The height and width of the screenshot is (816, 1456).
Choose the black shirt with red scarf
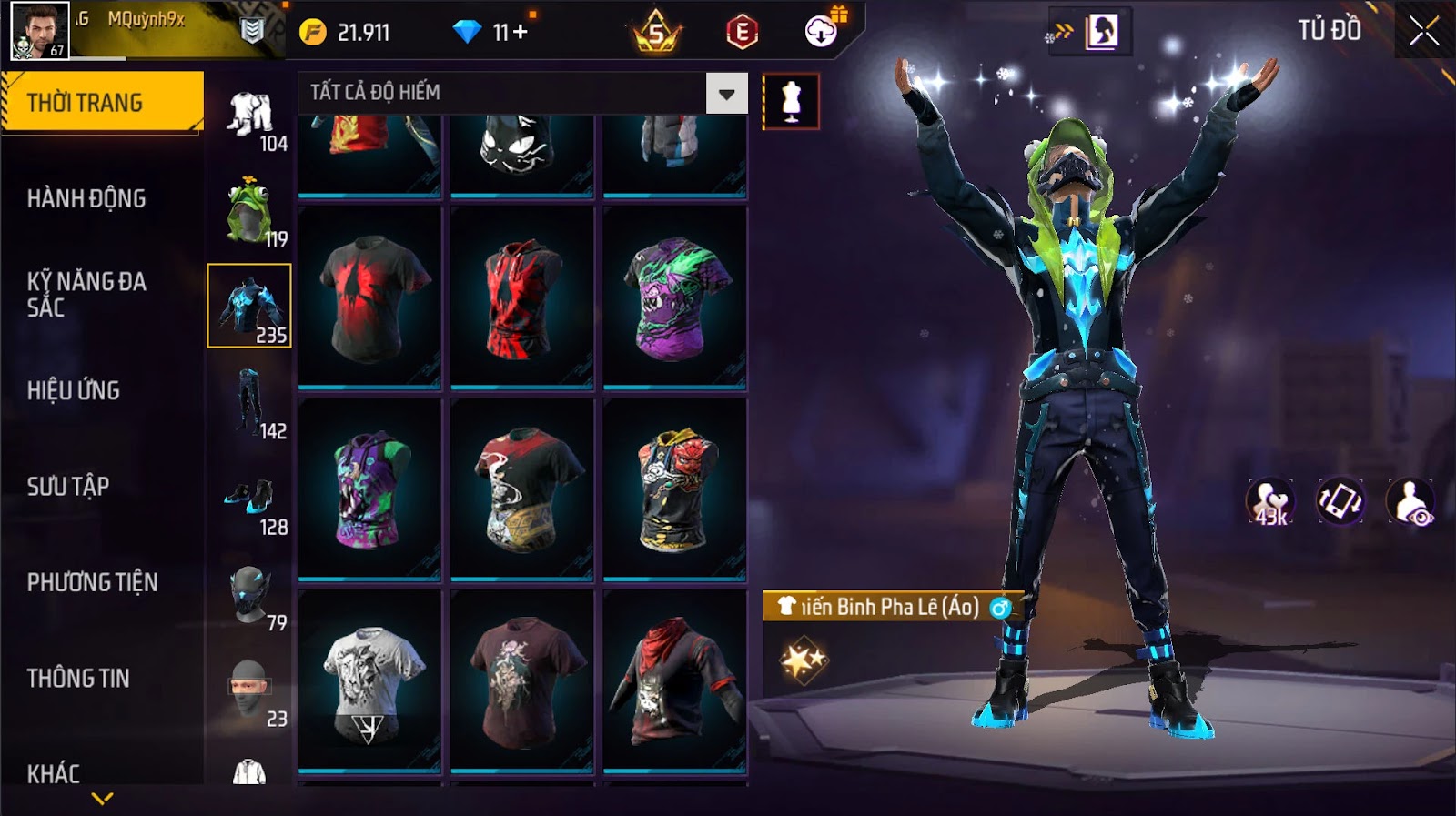click(x=674, y=680)
